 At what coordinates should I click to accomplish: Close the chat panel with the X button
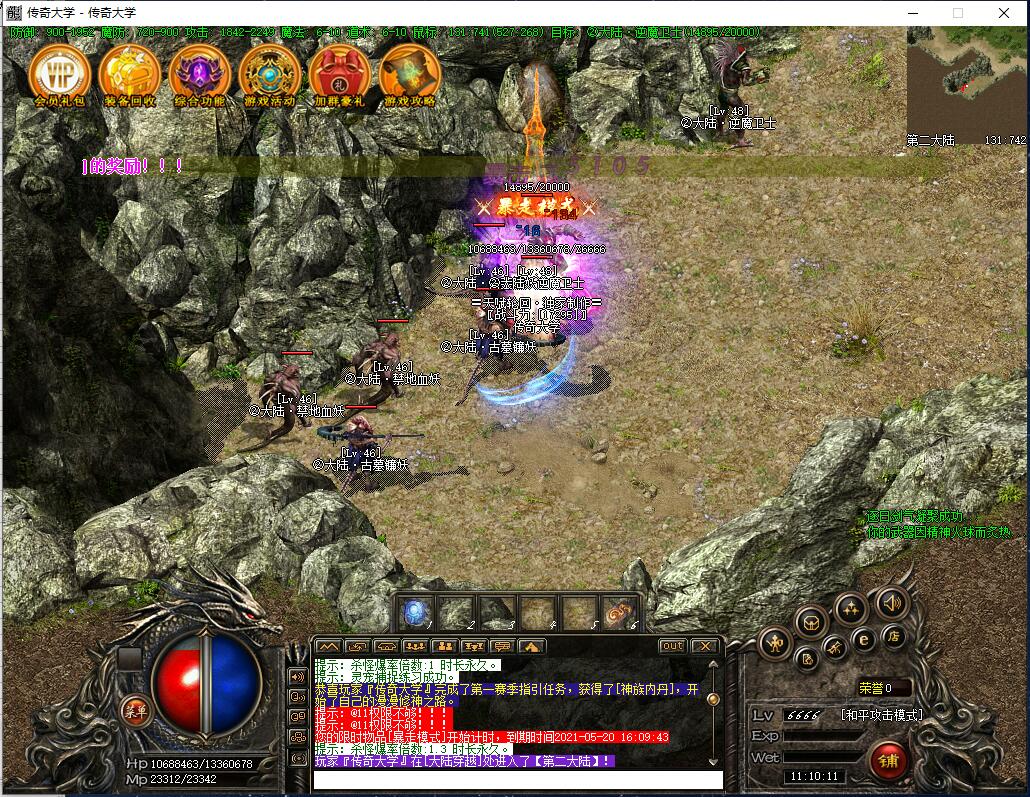coord(704,646)
